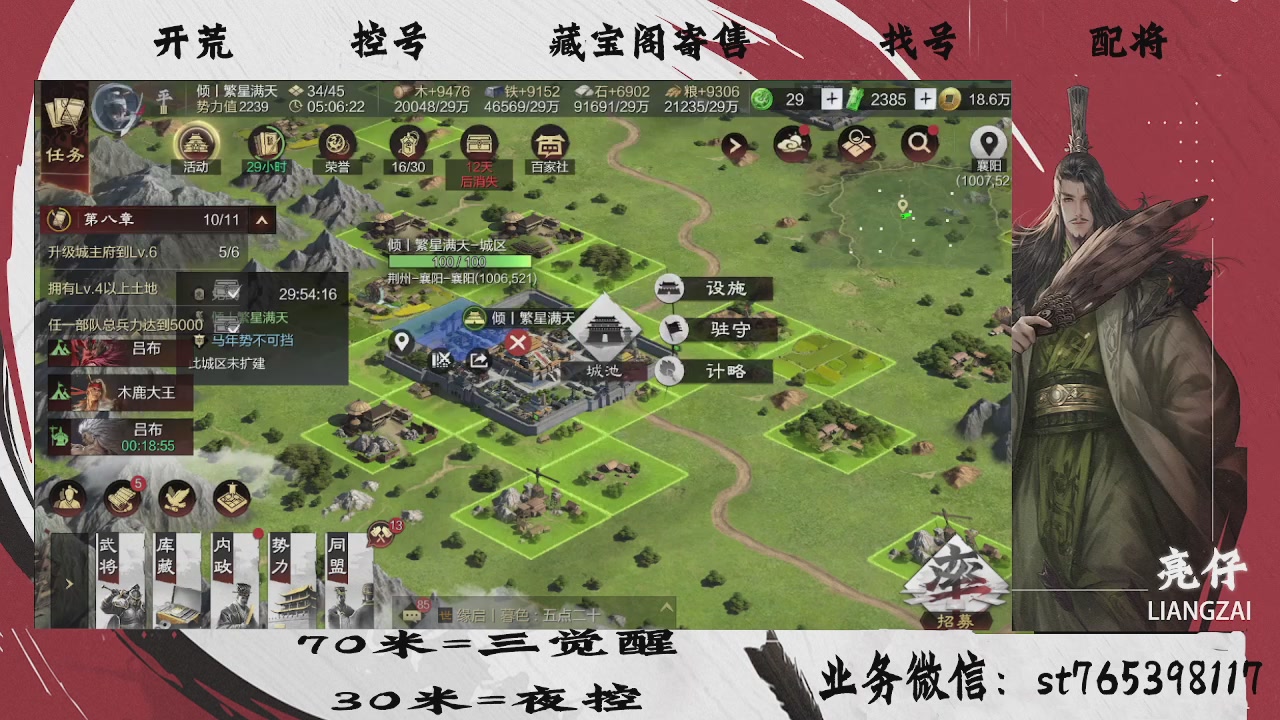Toggle the map view icon with red dot

855,143
